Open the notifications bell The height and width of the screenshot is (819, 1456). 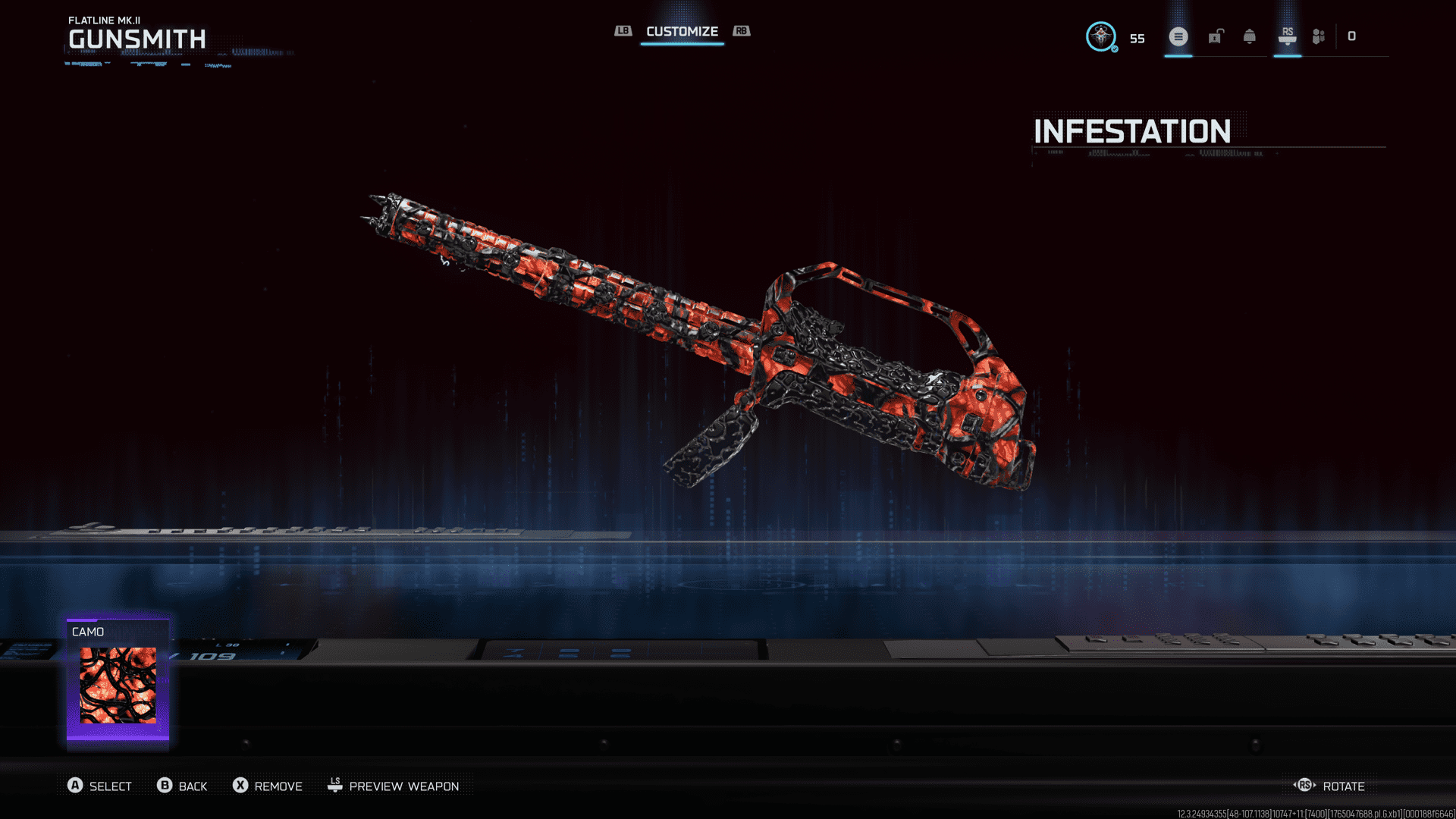click(1250, 36)
